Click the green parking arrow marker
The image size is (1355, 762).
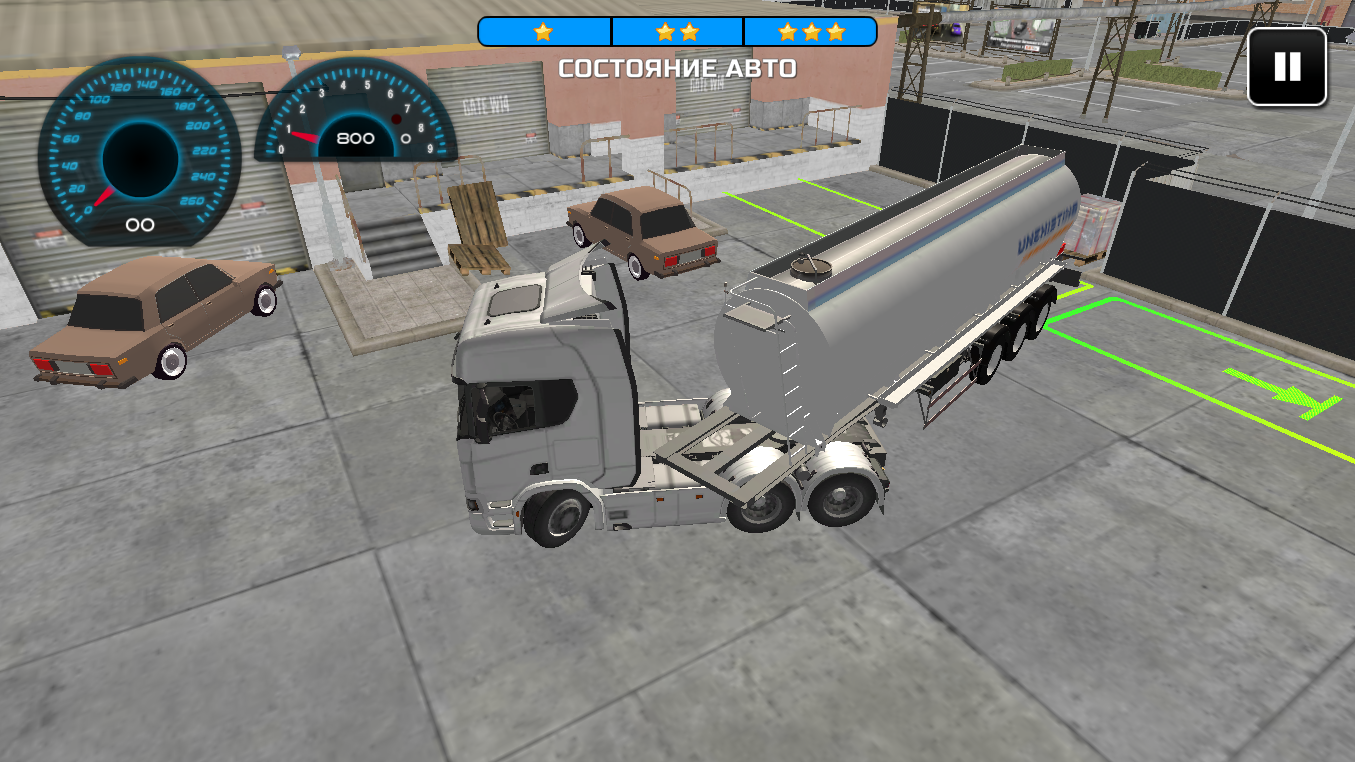pyautogui.click(x=1285, y=394)
